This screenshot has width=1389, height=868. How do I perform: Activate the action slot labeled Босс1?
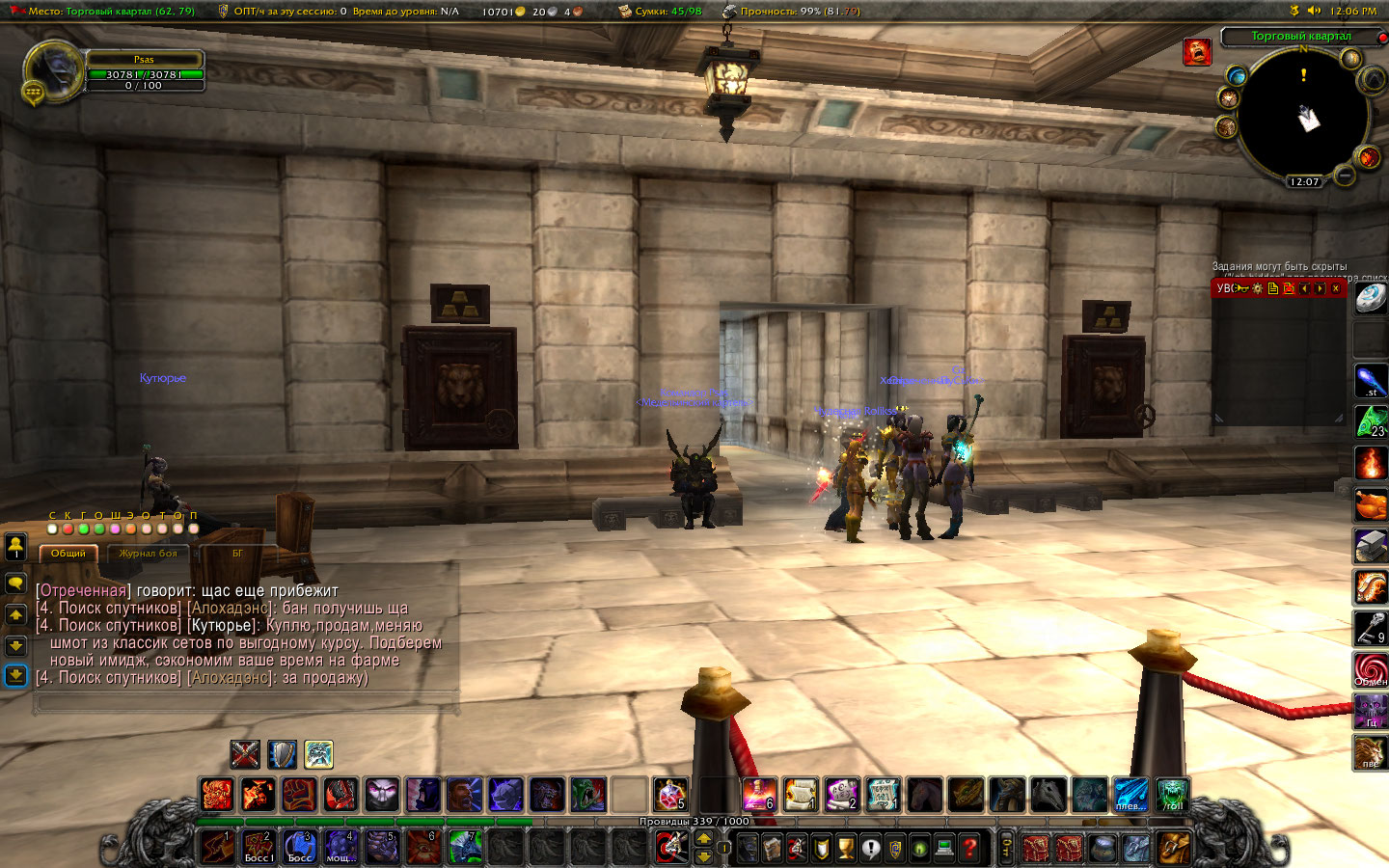(x=259, y=847)
